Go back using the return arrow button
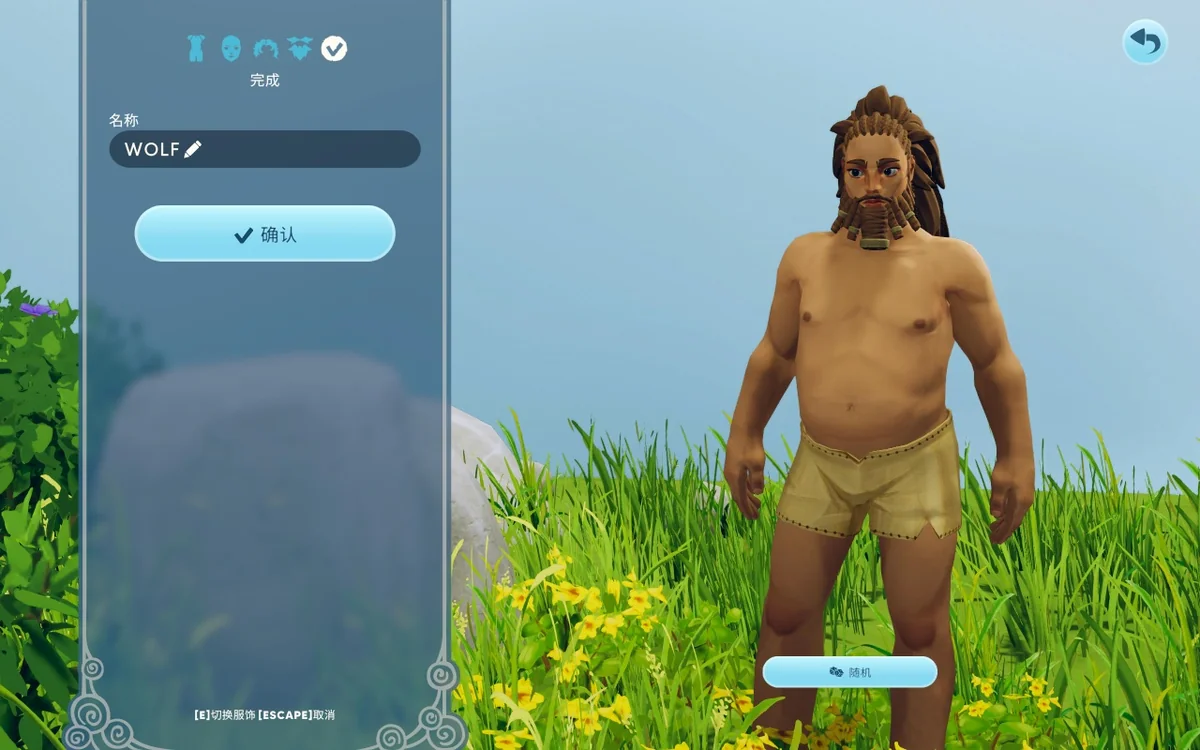The image size is (1200, 750). click(x=1144, y=42)
